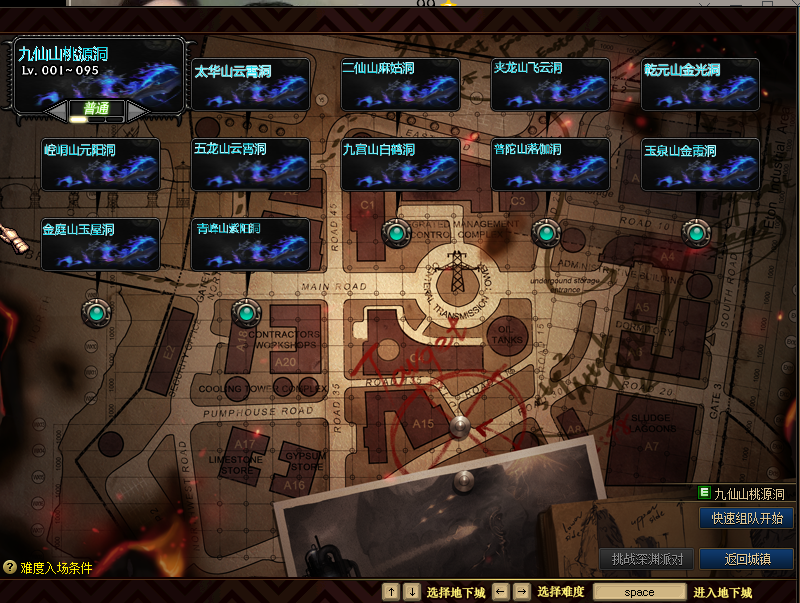Pick the 二仙山麻姑洞 dungeon
800x603 pixels.
coord(400,84)
